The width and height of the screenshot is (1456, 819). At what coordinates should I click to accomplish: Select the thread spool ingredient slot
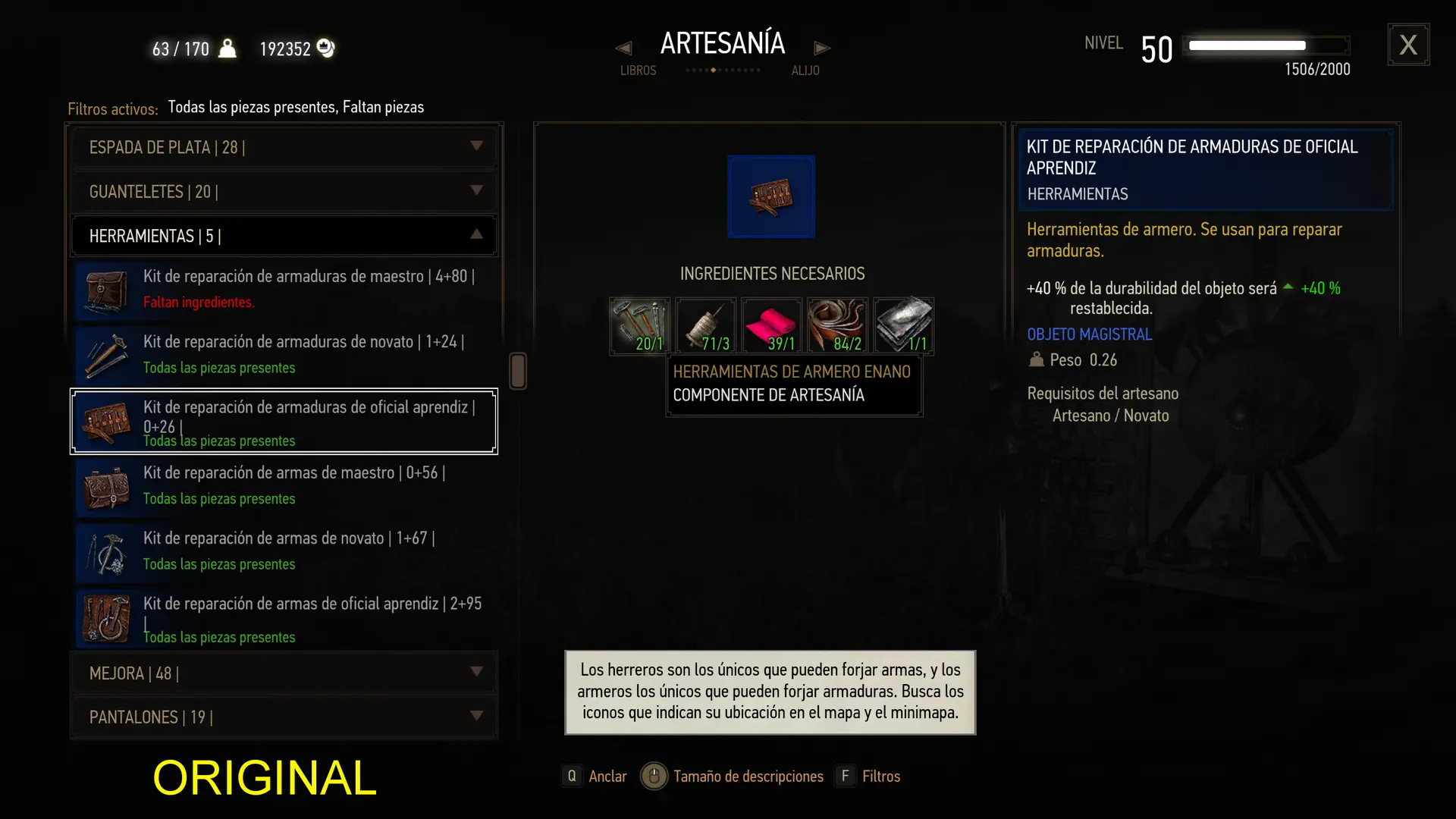(x=705, y=326)
